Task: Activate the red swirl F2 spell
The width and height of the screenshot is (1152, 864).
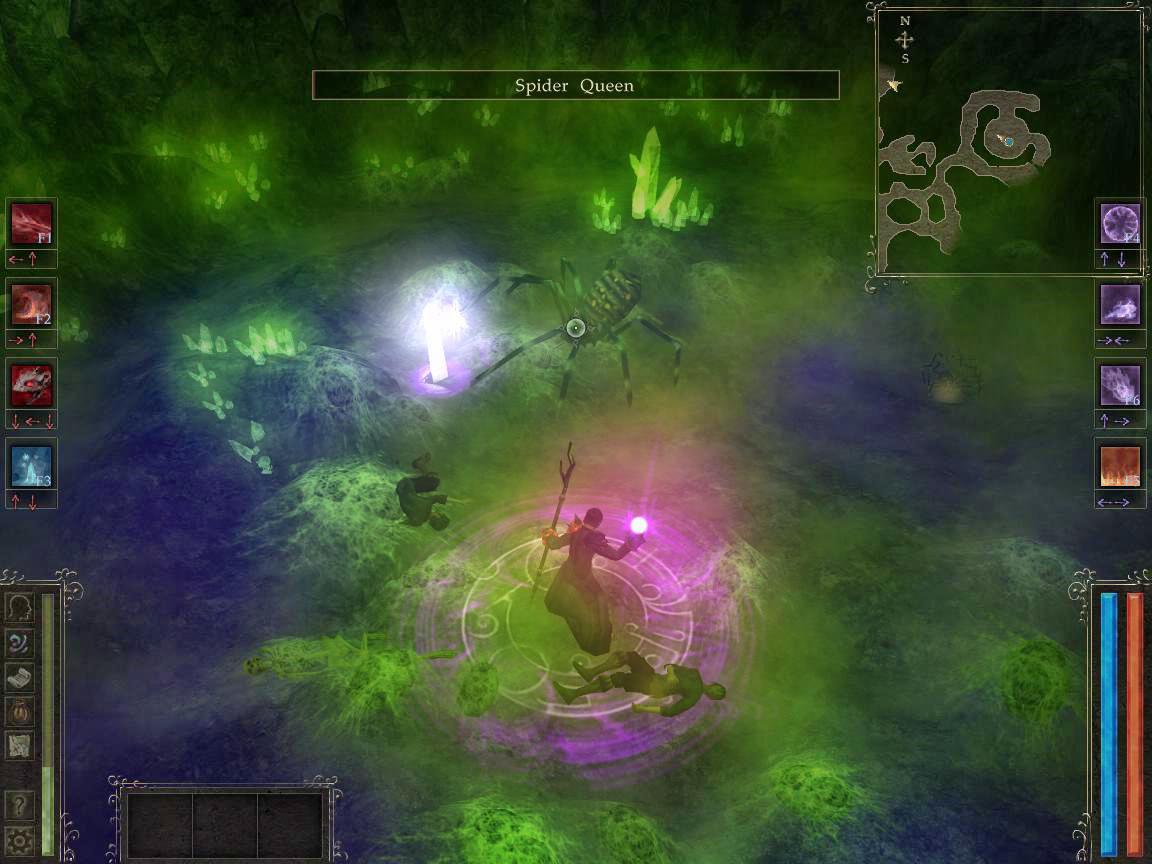Action: pos(31,304)
